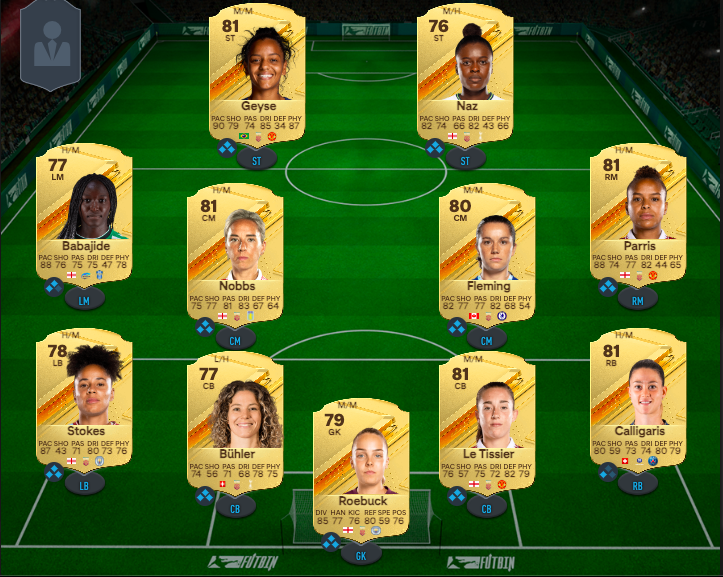Image resolution: width=723 pixels, height=577 pixels.
Task: Select the Naz striker card
Action: tap(467, 75)
